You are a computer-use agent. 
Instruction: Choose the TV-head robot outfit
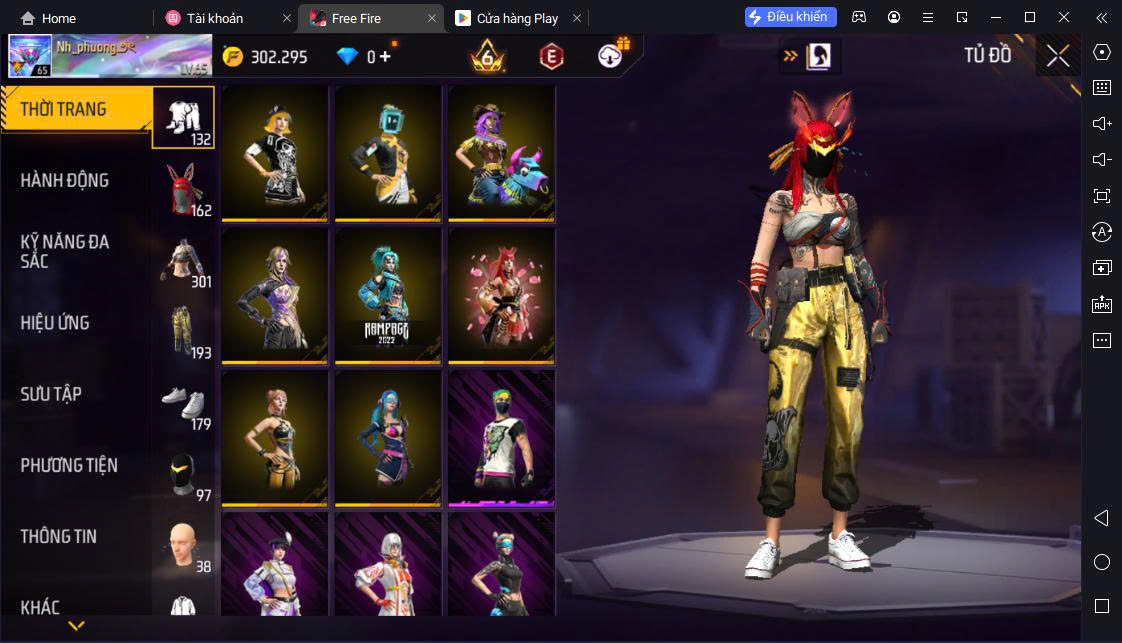(388, 152)
